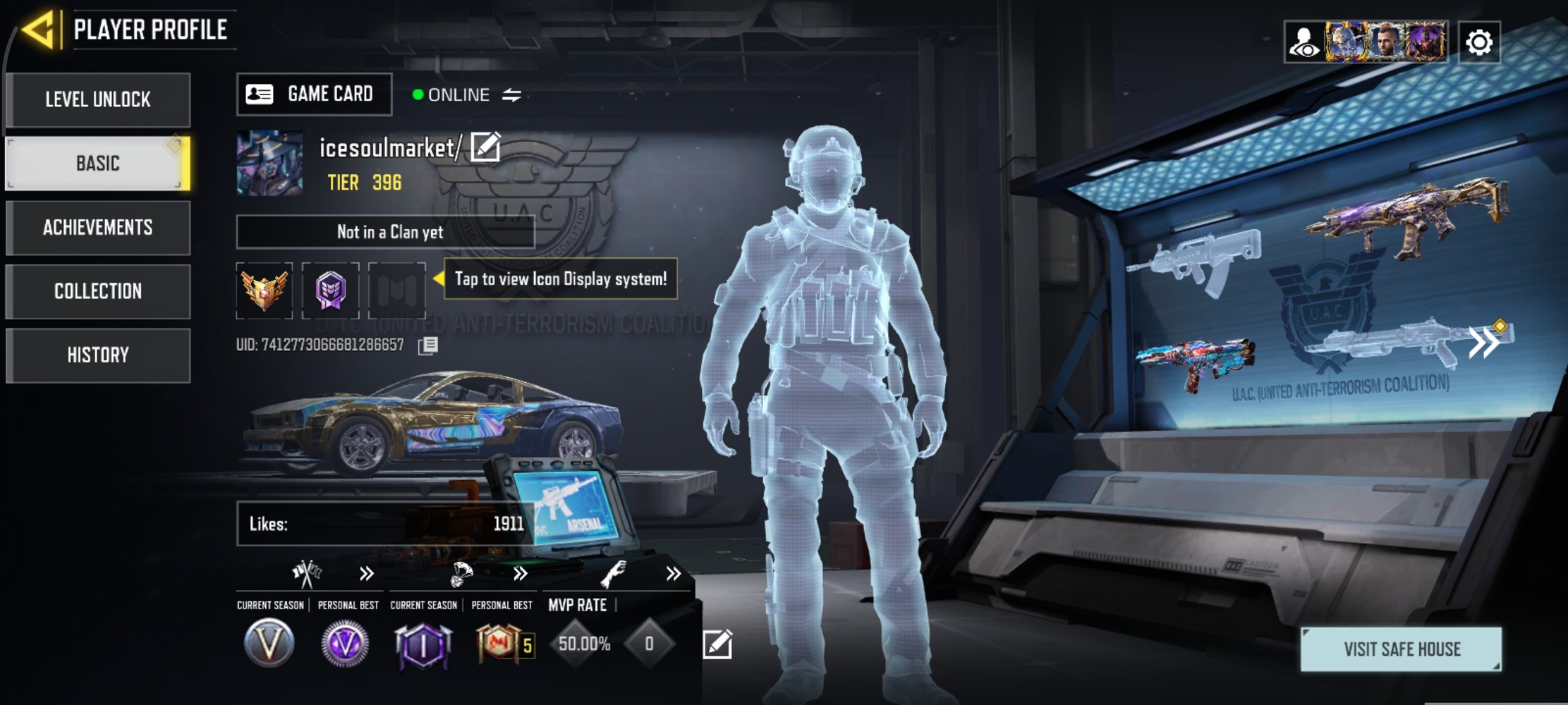Screen dimensions: 1568x705
Task: Open the Level Unlock tab
Action: point(98,99)
